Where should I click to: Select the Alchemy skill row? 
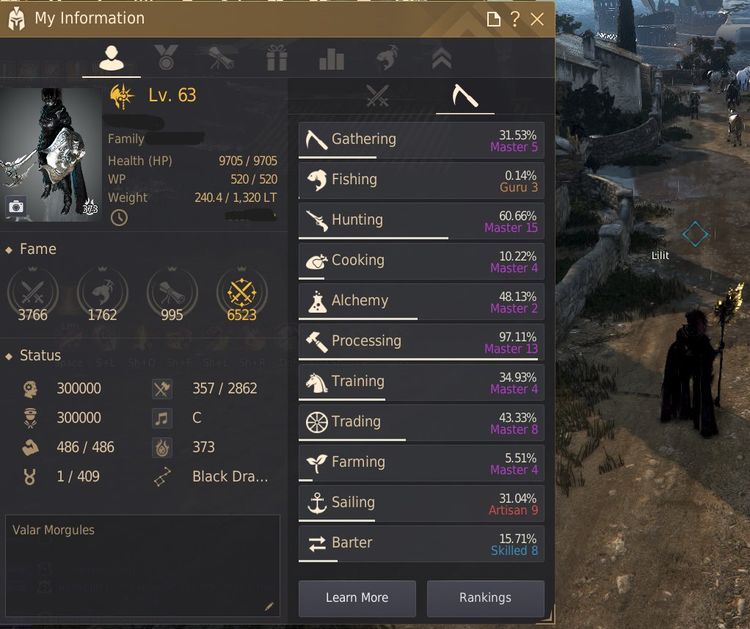[421, 301]
